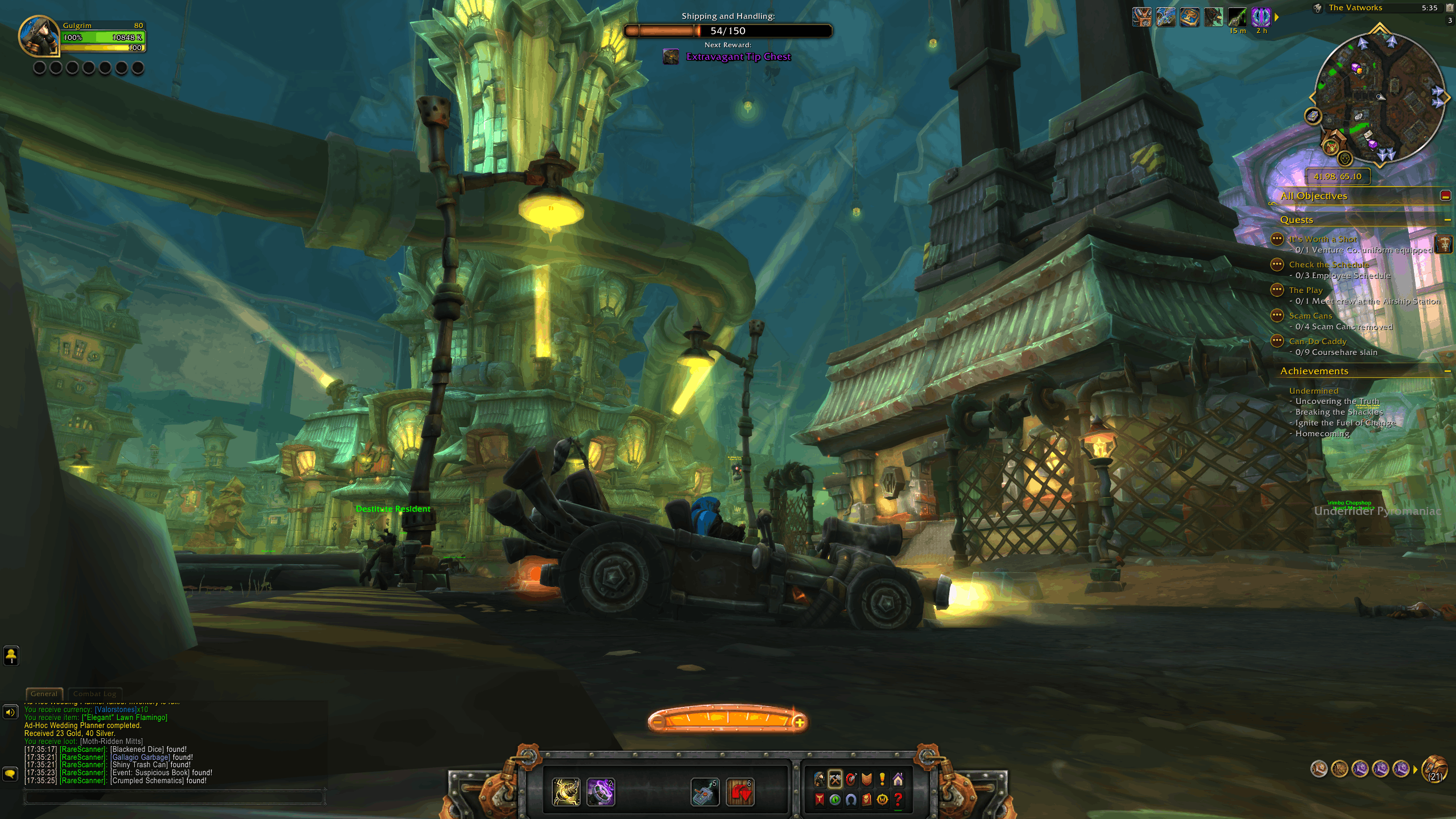This screenshot has width=1456, height=819.
Task: Open the Undermined achievement in tracker
Action: 1314,391
